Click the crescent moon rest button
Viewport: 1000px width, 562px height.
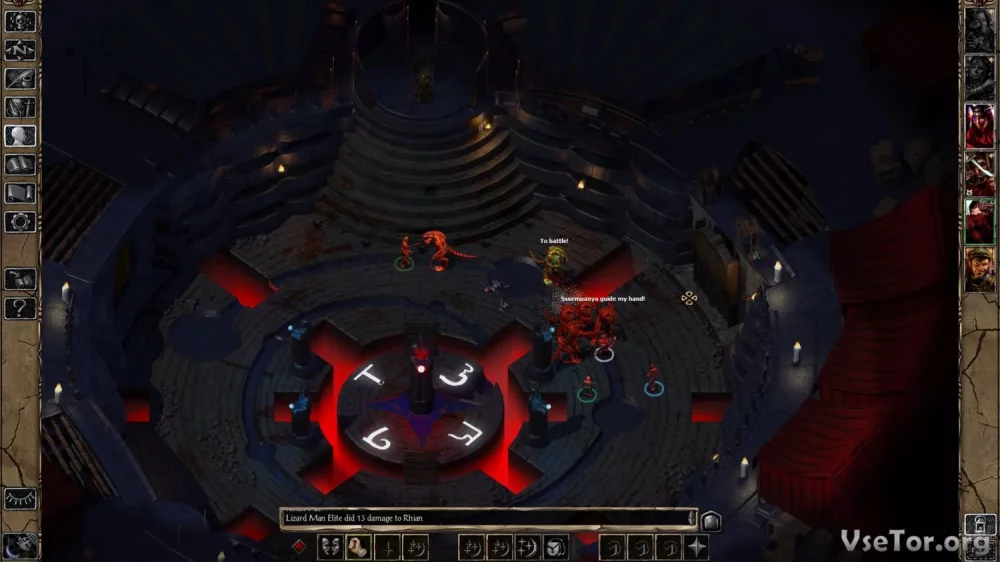point(20,544)
